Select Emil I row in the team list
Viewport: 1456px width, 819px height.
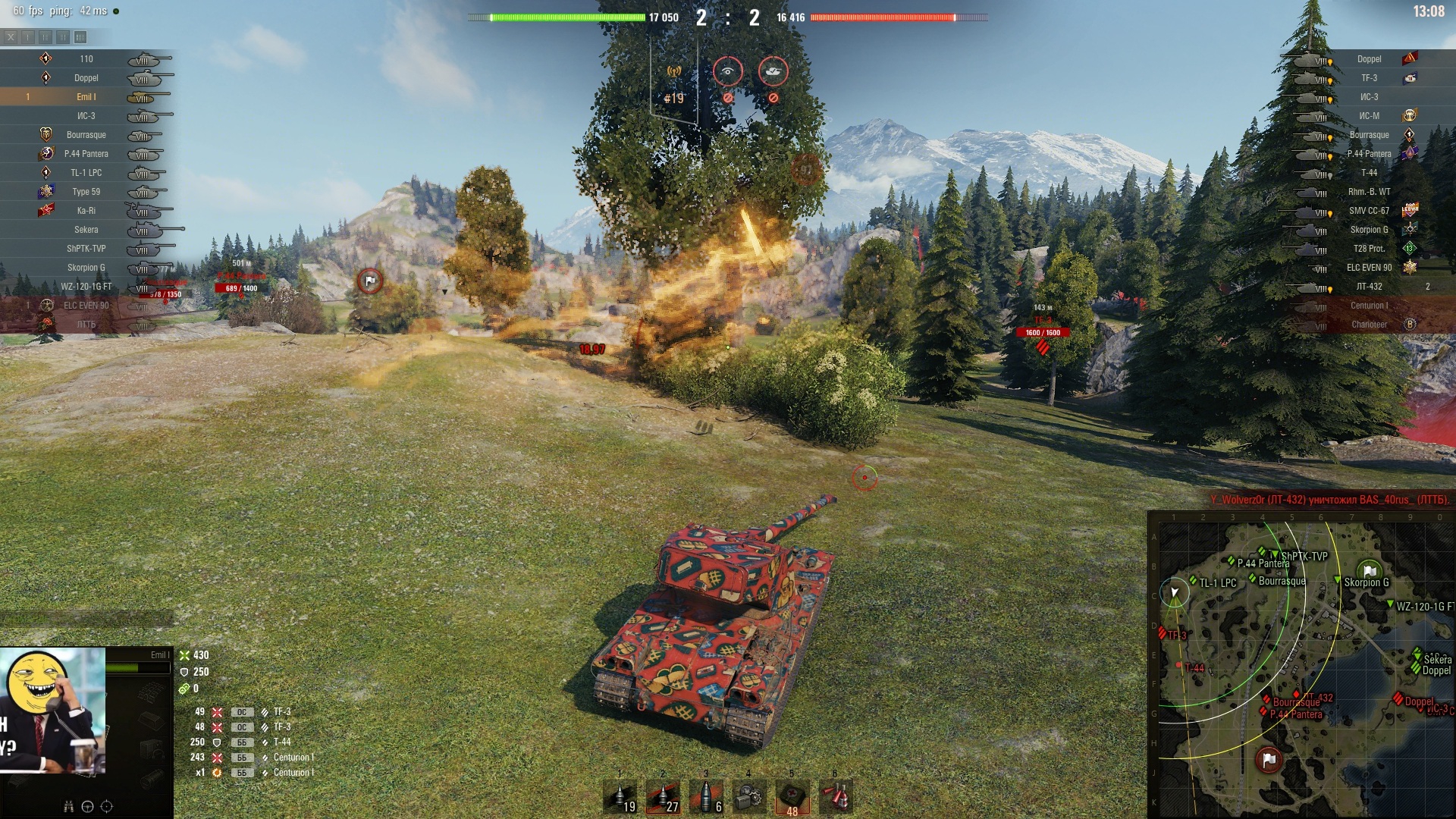tap(86, 97)
